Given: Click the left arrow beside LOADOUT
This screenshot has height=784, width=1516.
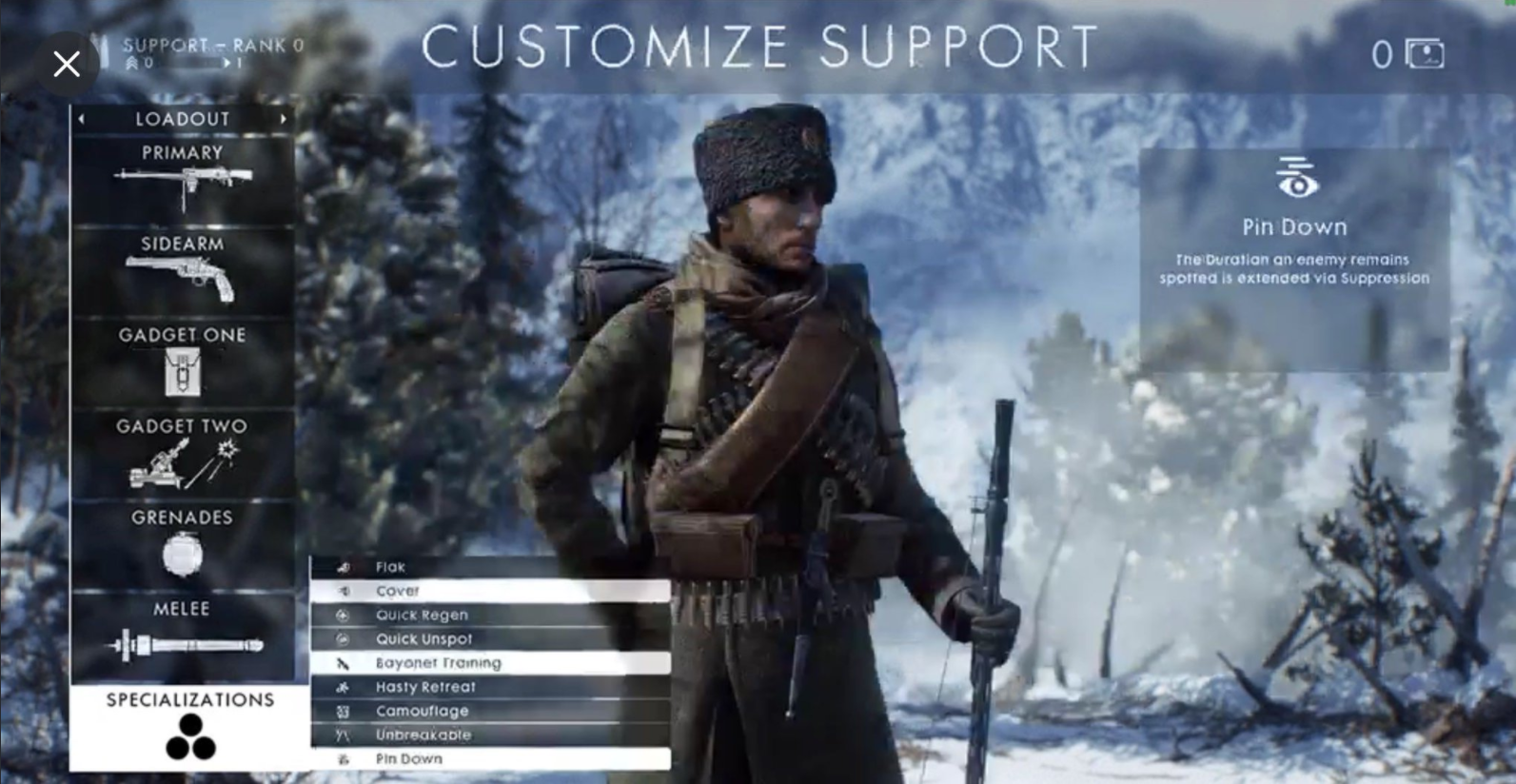Looking at the screenshot, I should (83, 118).
